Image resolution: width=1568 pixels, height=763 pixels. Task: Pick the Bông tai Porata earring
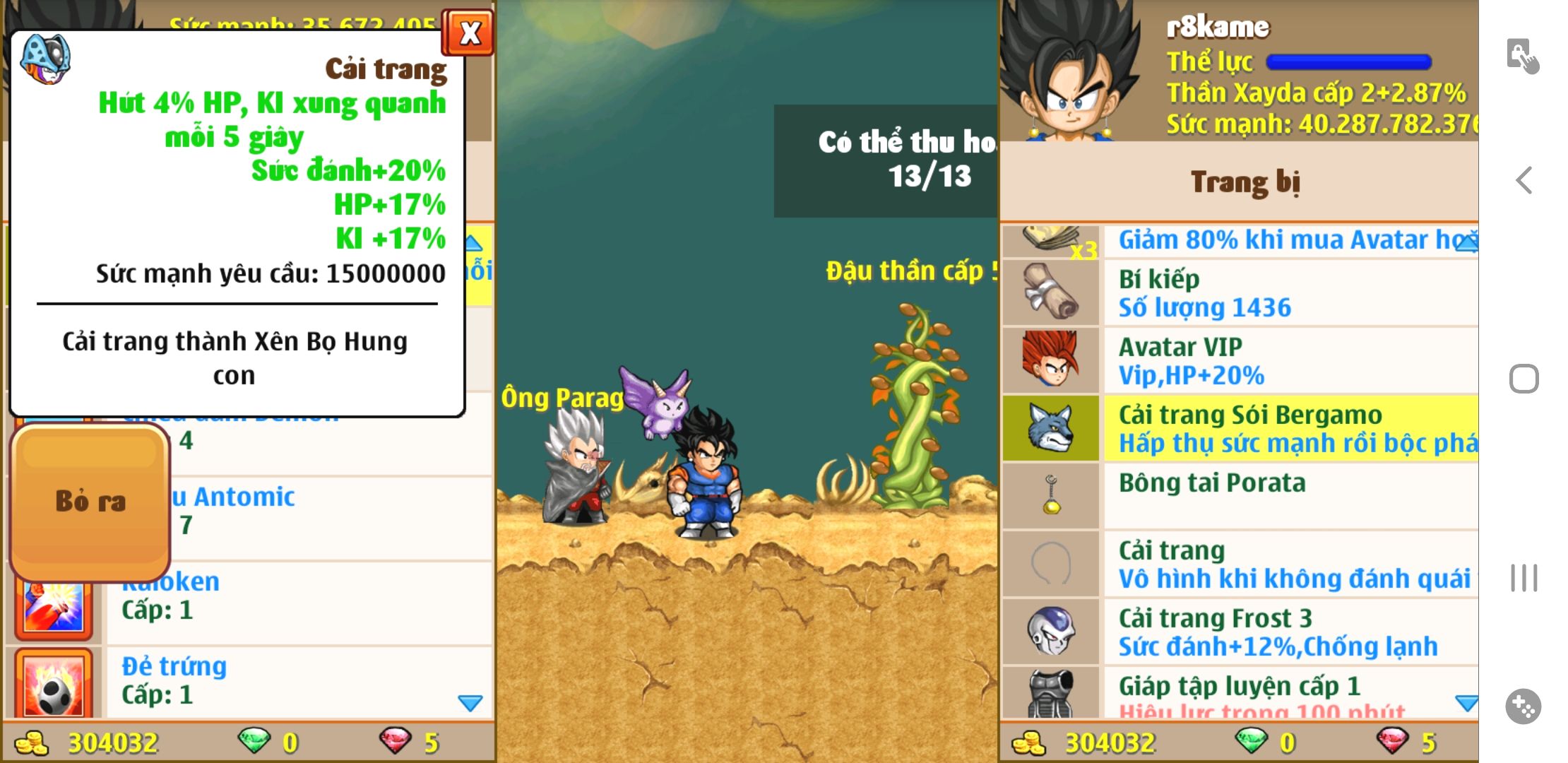tap(1239, 496)
